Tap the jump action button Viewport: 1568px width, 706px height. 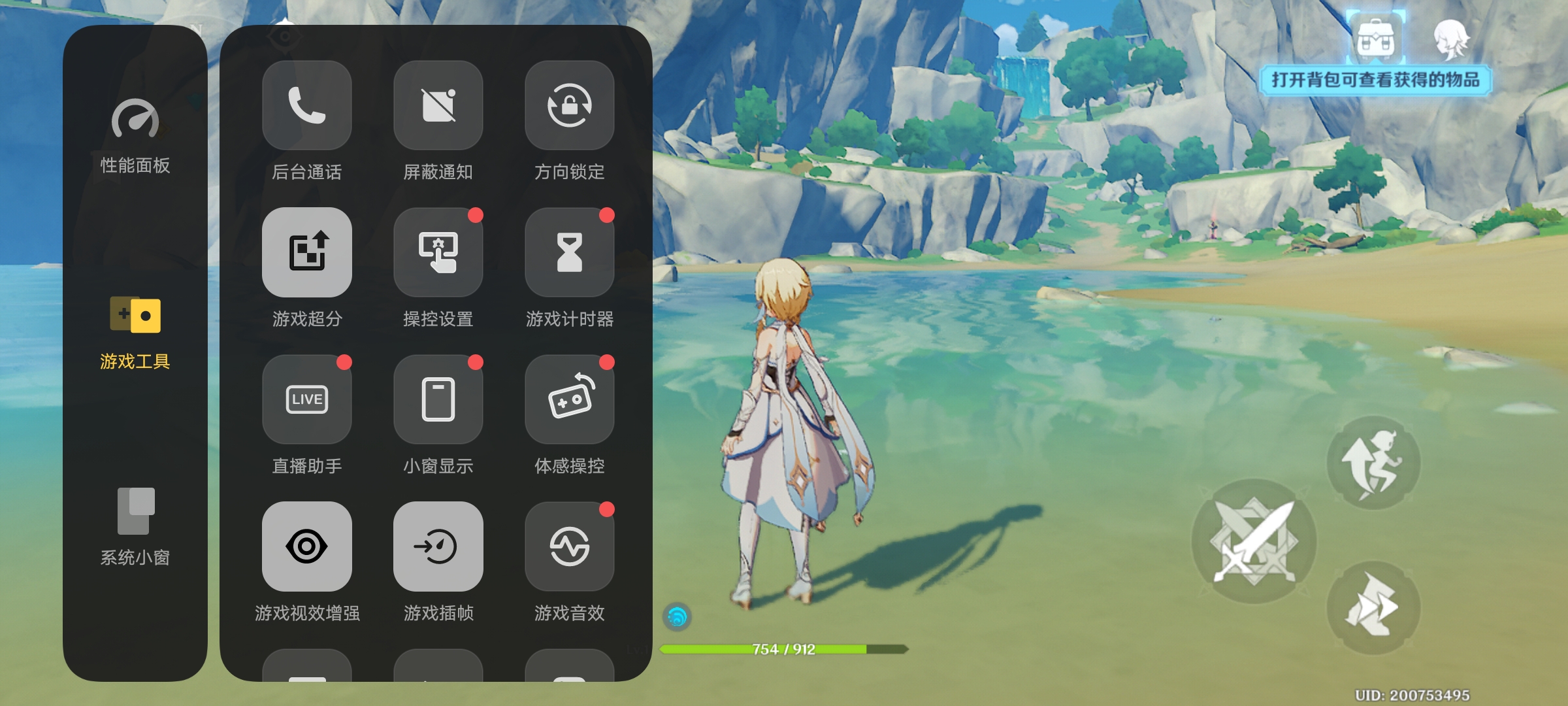(x=1373, y=463)
